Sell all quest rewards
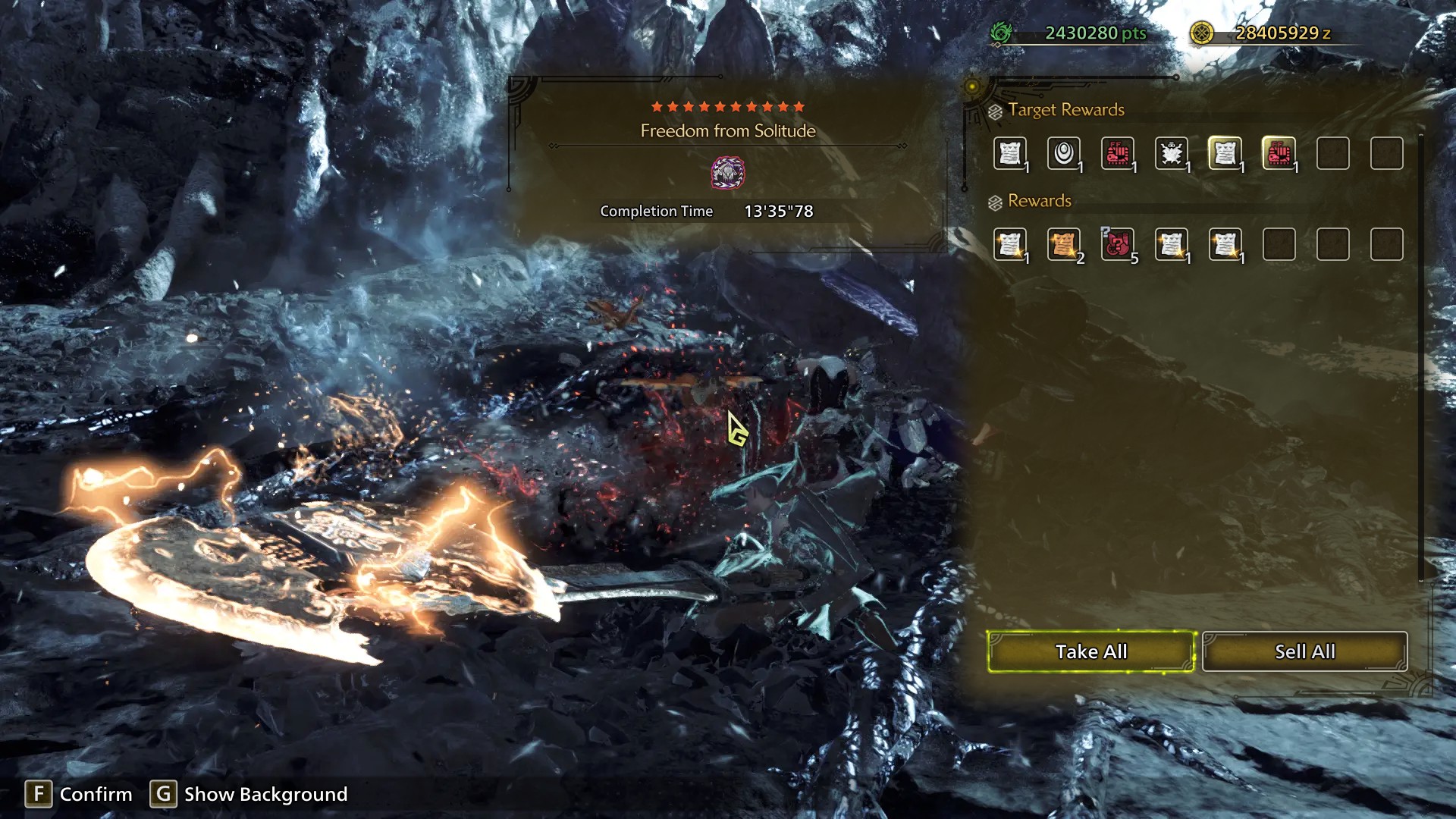Screen dimensions: 1456x819 click(1304, 651)
